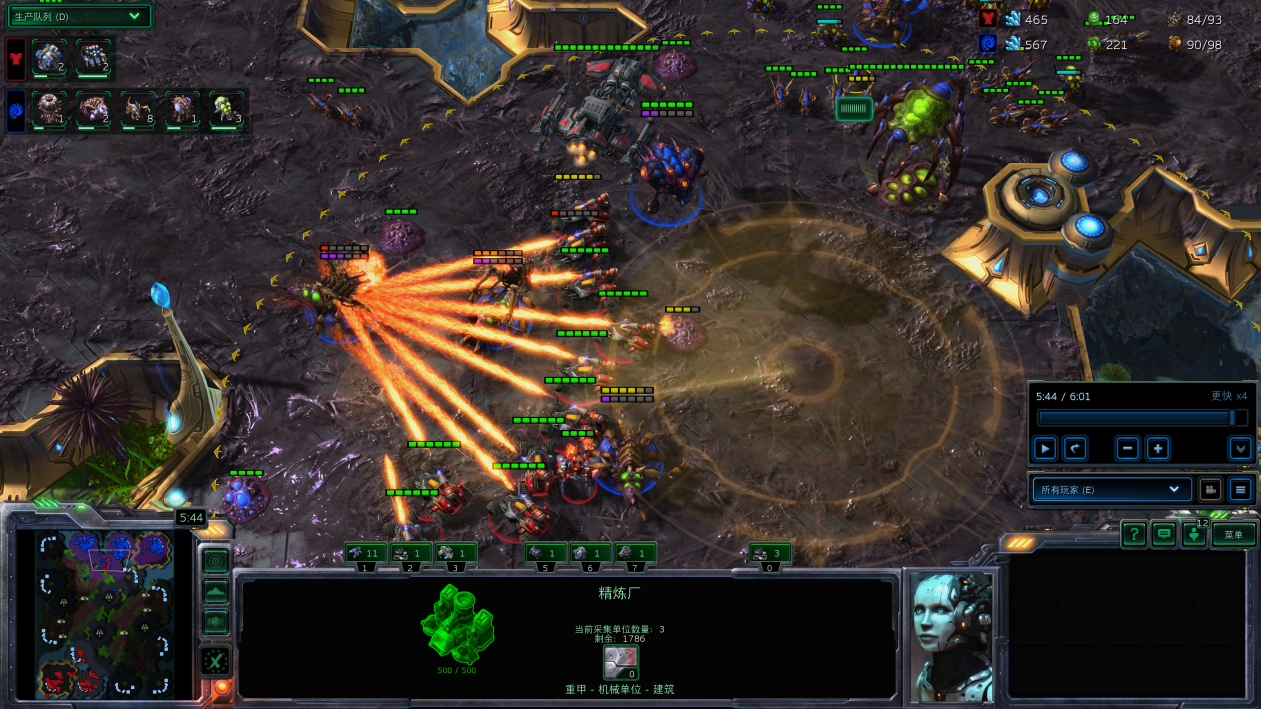The height and width of the screenshot is (709, 1261).
Task: Open the help question mark button
Action: [1133, 535]
